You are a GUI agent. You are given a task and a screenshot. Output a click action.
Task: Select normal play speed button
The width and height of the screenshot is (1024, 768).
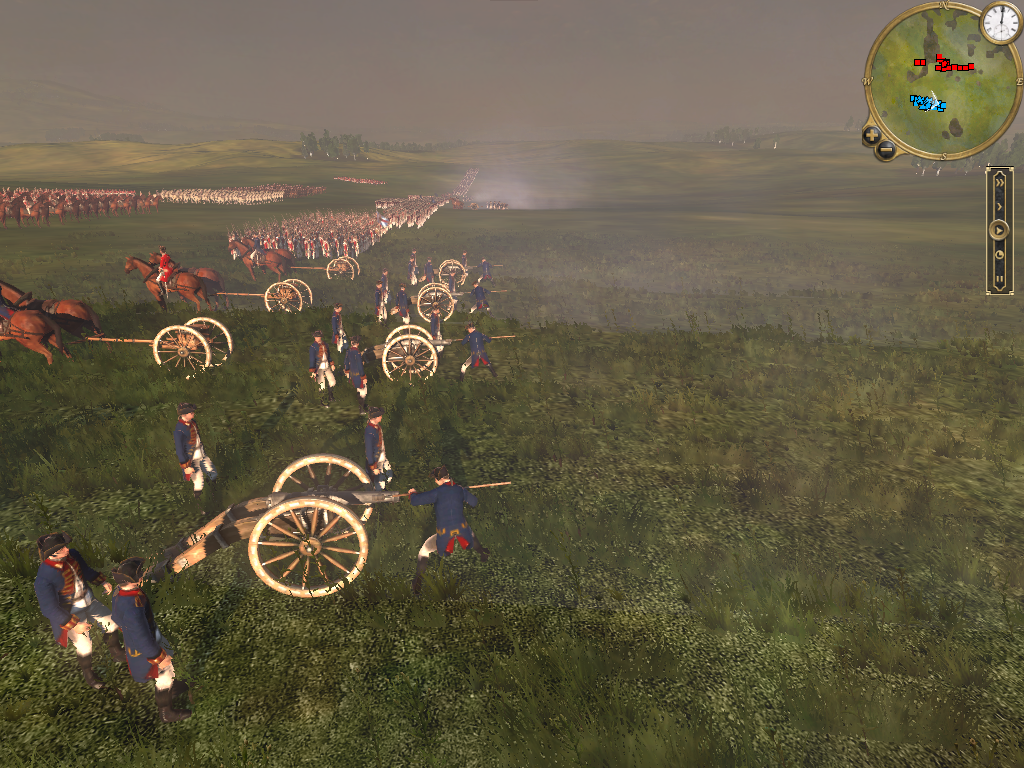click(x=999, y=230)
